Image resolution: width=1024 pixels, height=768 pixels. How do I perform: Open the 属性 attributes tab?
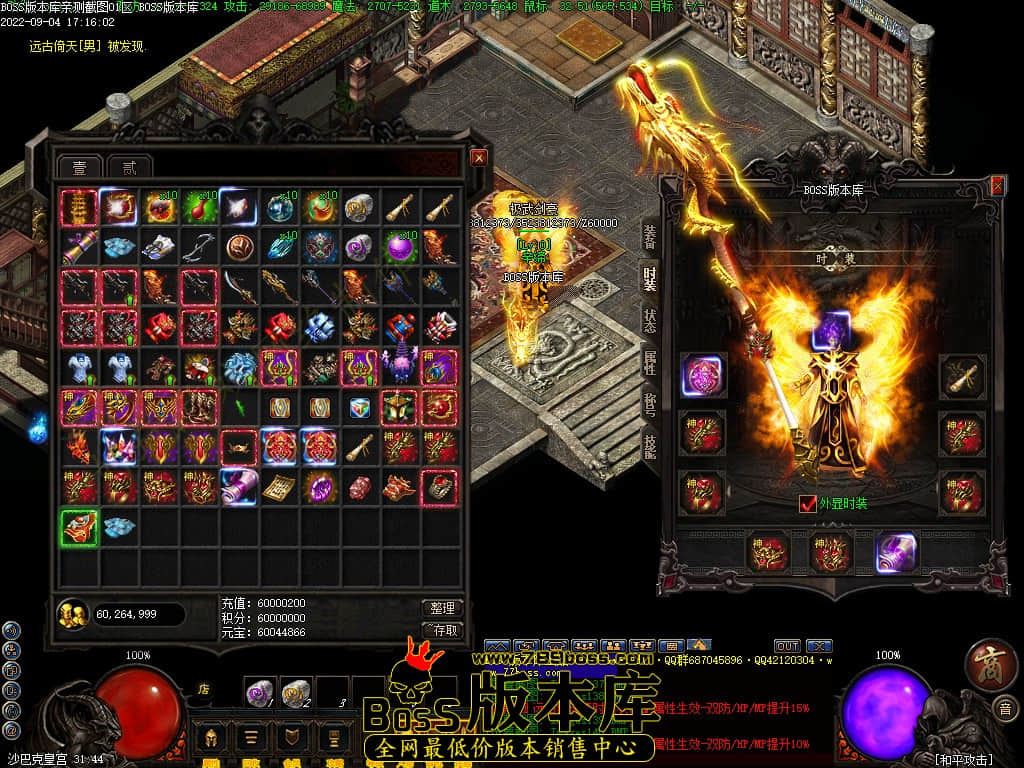point(650,363)
